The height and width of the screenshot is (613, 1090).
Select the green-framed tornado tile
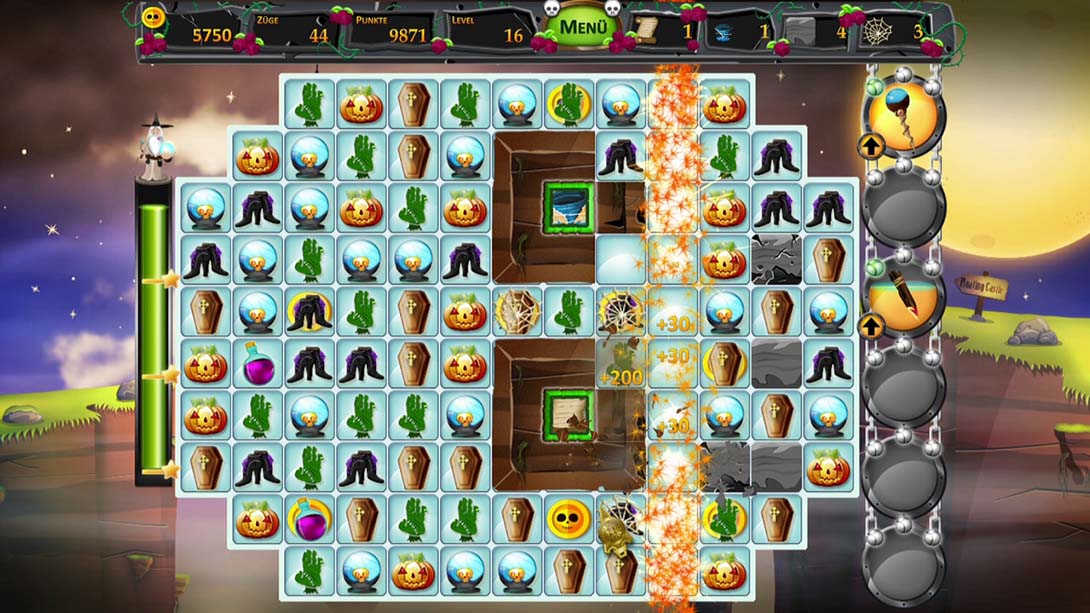pos(569,208)
